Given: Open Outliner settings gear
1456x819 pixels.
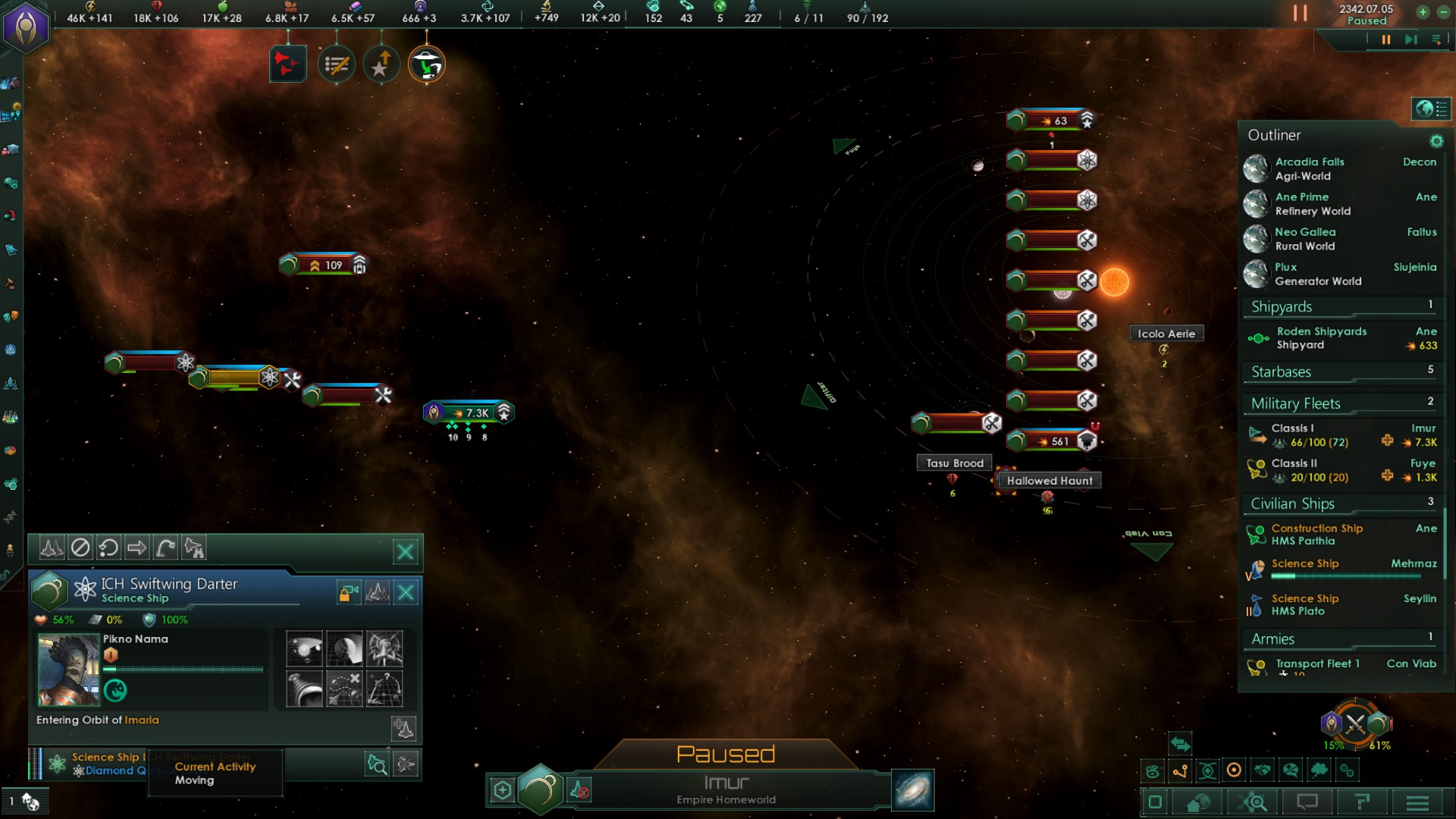Looking at the screenshot, I should (1436, 141).
